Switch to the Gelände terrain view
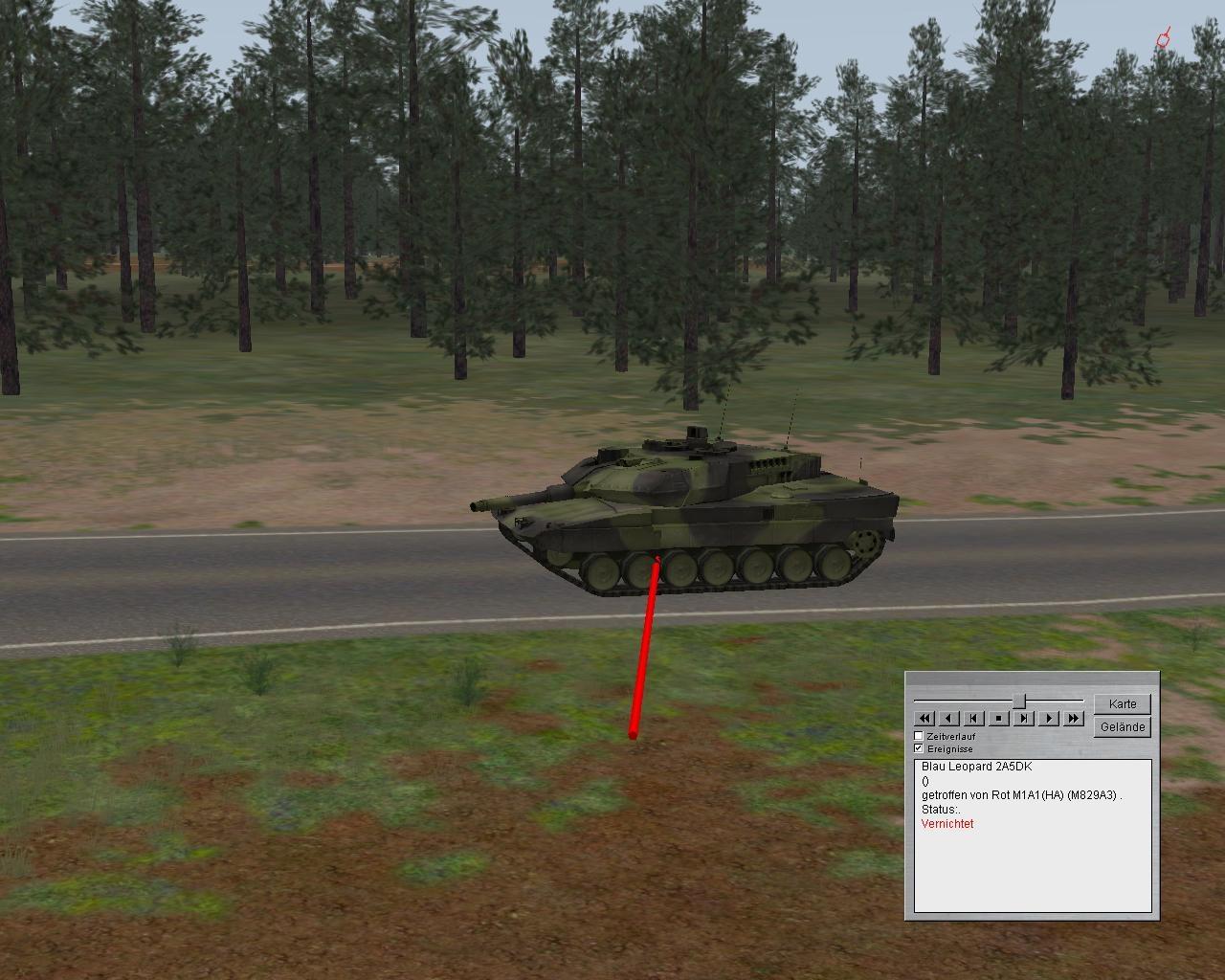Image resolution: width=1225 pixels, height=980 pixels. click(1123, 727)
